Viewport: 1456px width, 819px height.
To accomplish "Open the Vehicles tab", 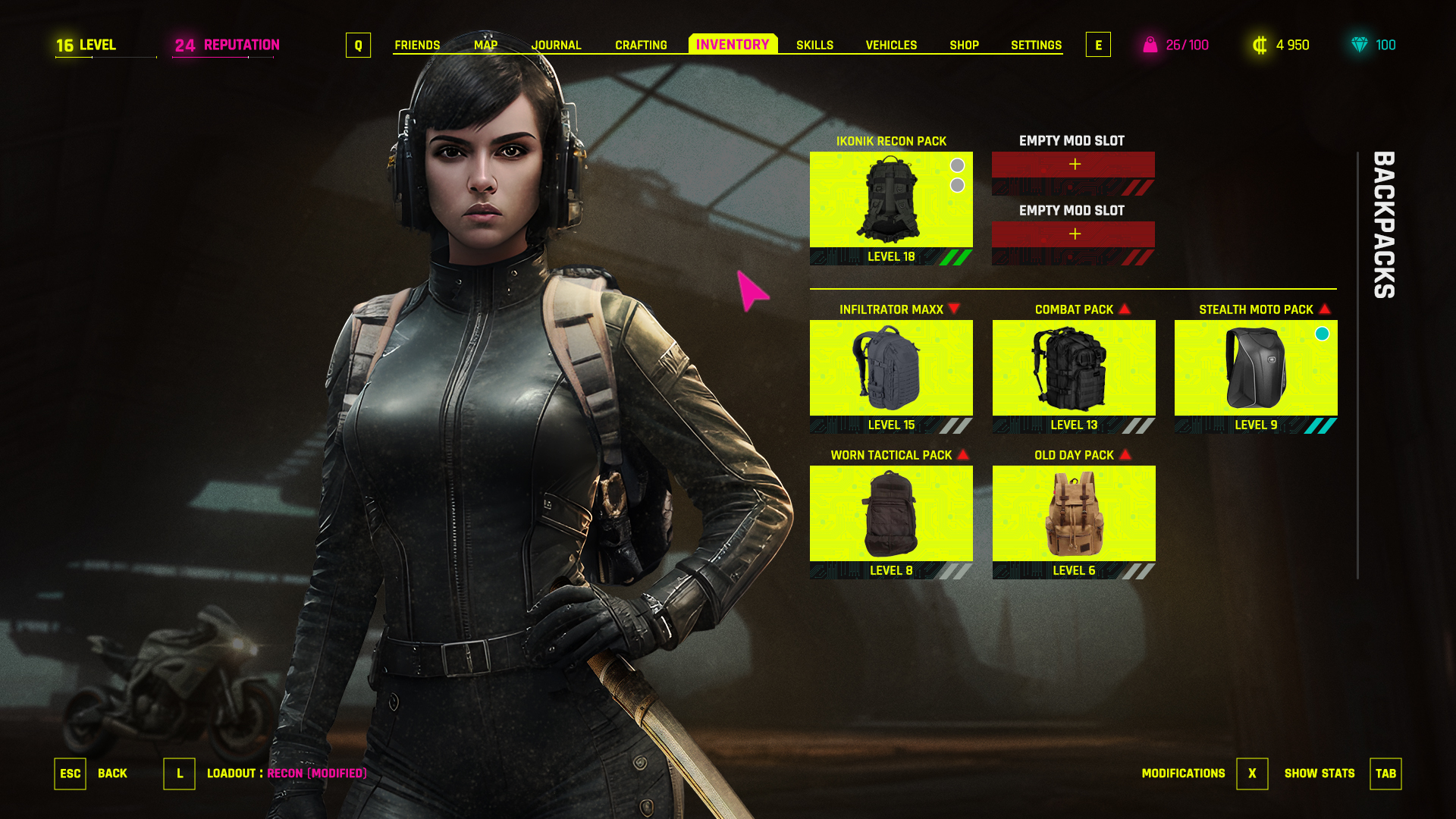I will point(891,45).
